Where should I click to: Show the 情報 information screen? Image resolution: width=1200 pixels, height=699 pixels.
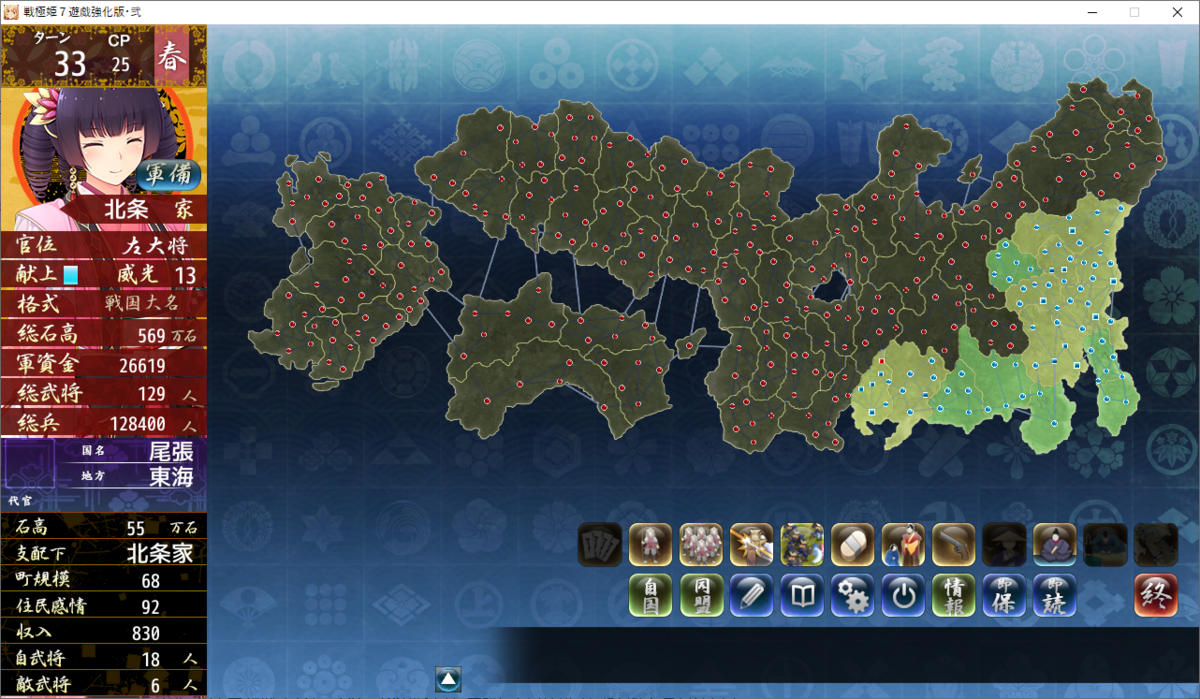coord(953,595)
